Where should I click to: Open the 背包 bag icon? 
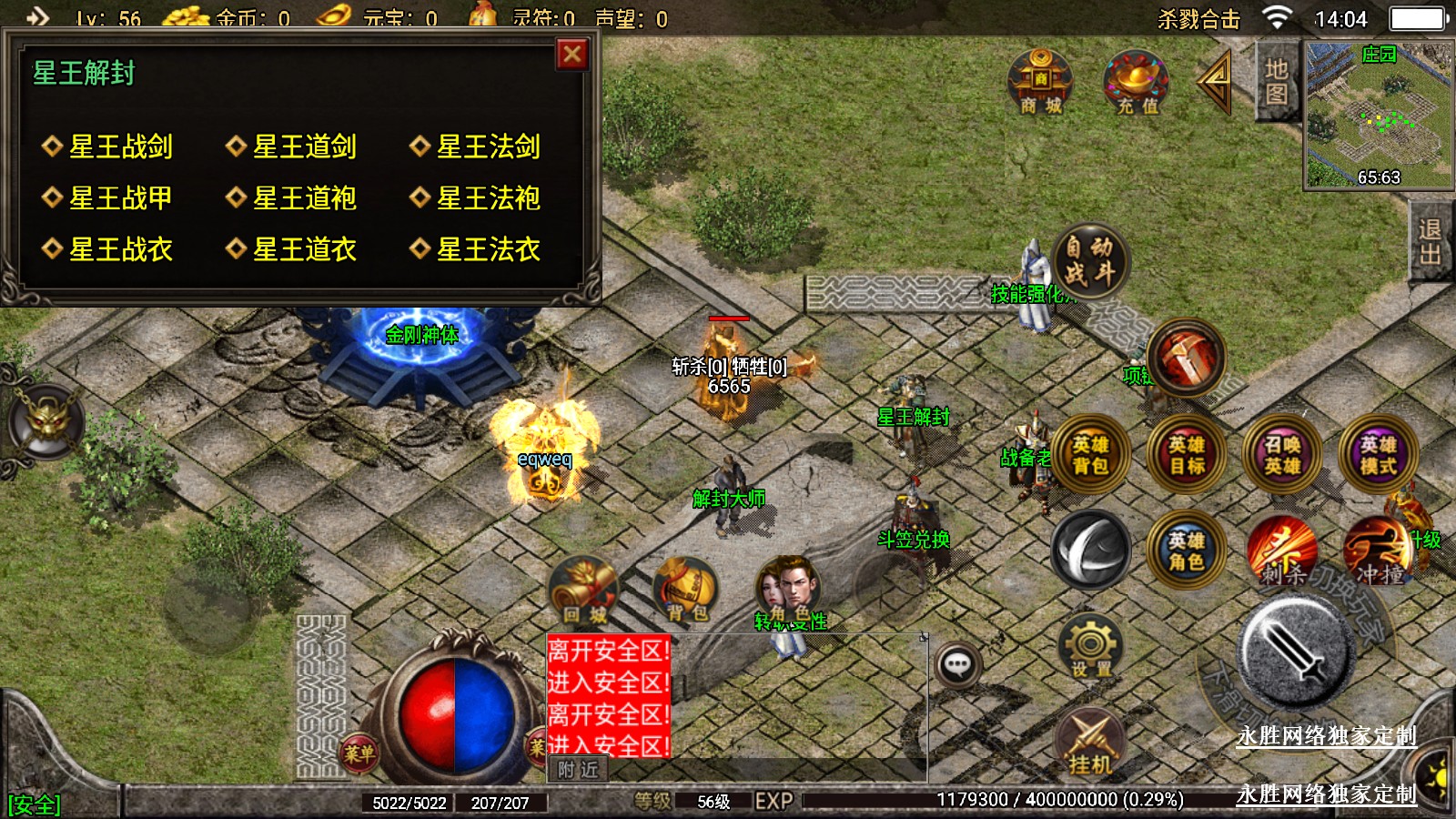point(686,591)
